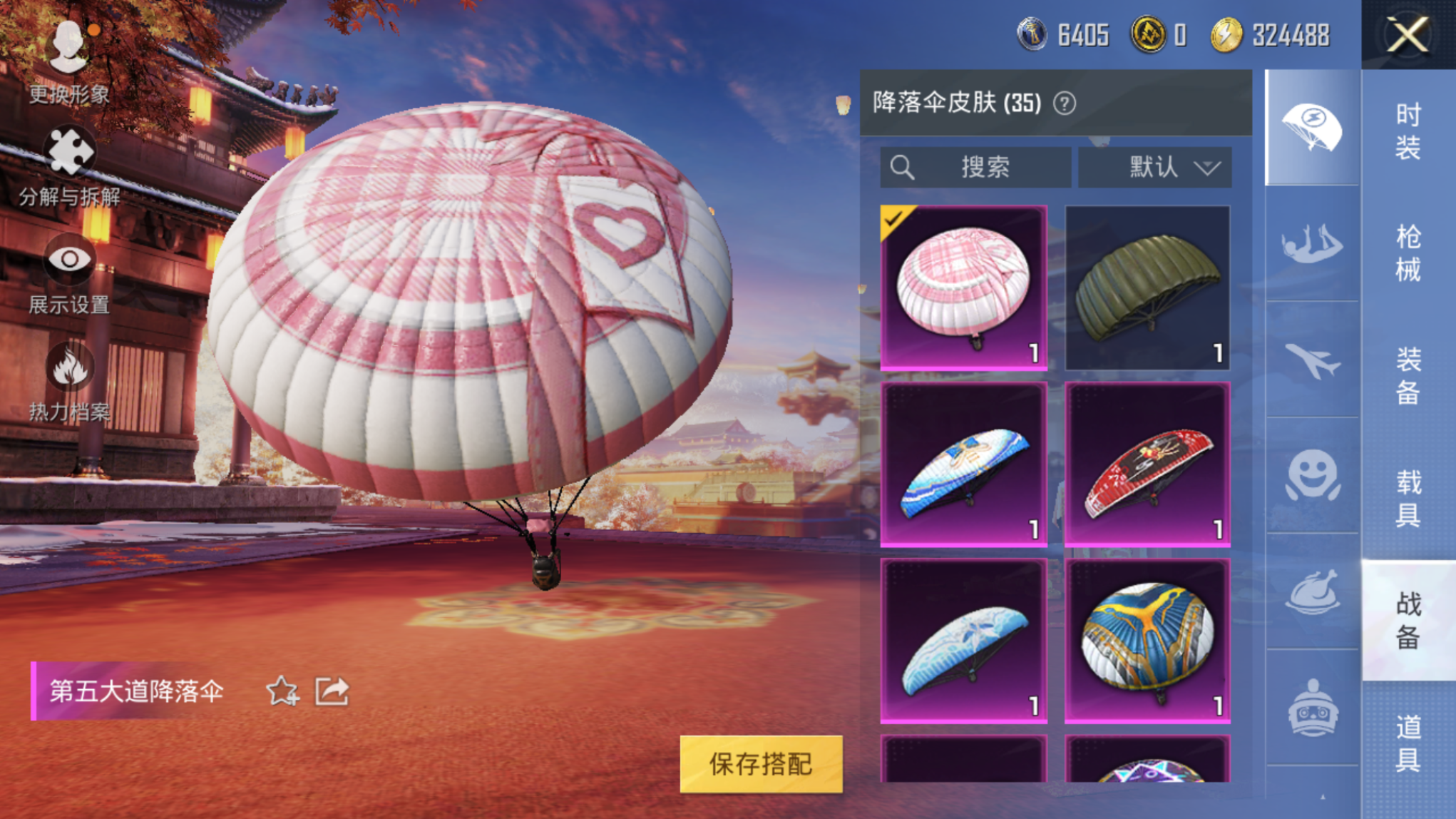The height and width of the screenshot is (819, 1456).
Task: Click the 搜索 search field
Action: (975, 168)
